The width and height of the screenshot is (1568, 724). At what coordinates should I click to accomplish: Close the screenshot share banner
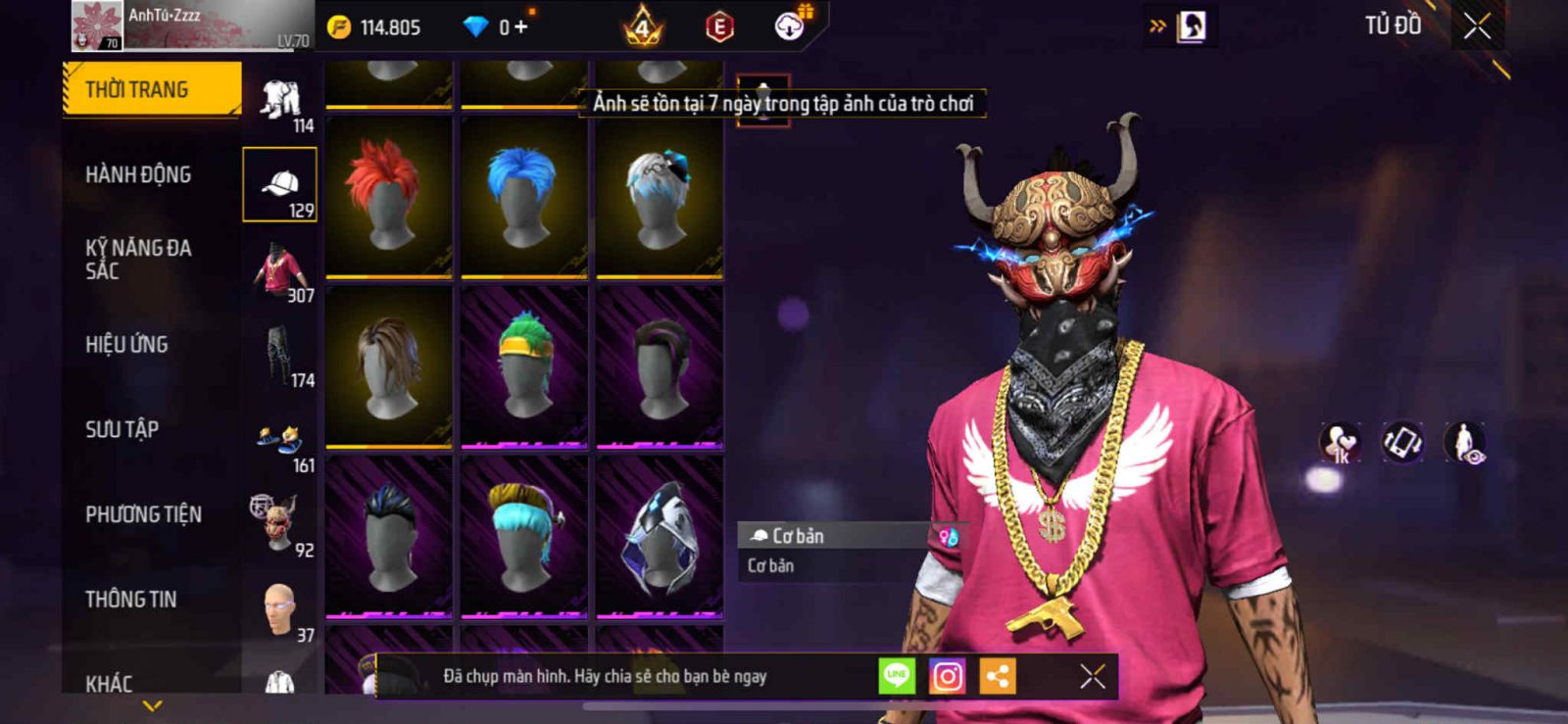pos(1092,676)
